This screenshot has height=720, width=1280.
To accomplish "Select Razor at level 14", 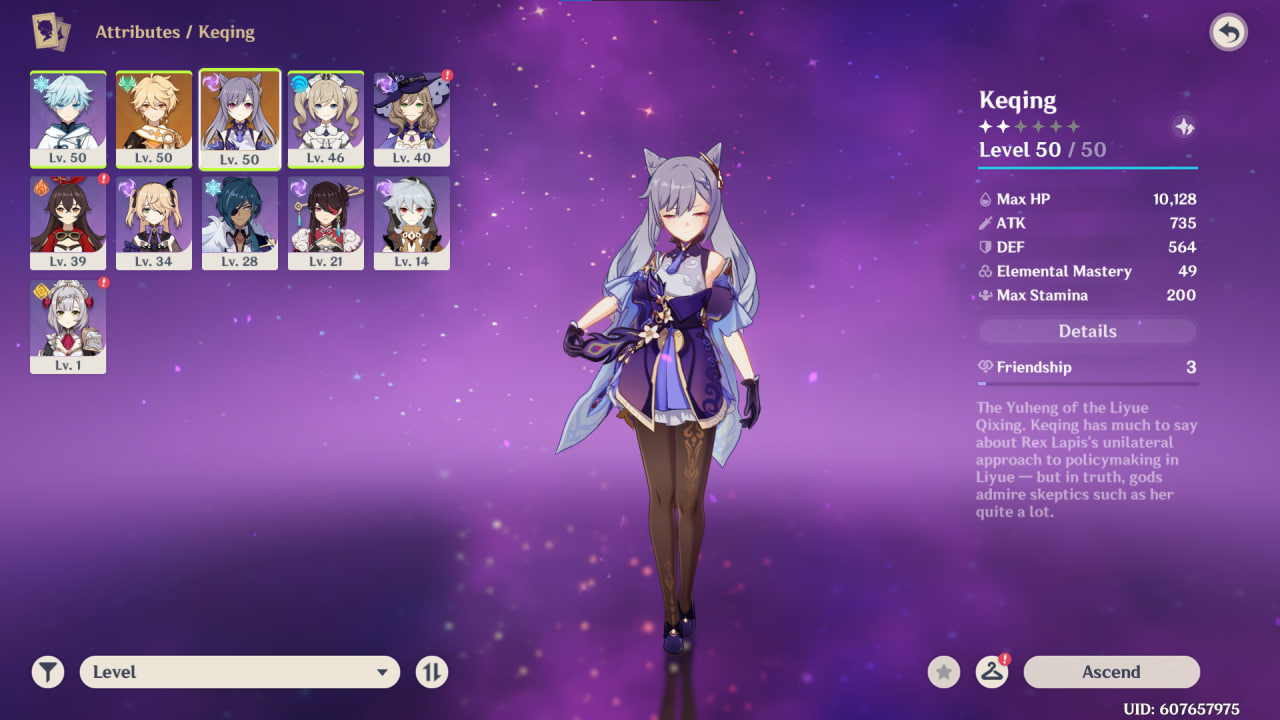I will (x=412, y=223).
